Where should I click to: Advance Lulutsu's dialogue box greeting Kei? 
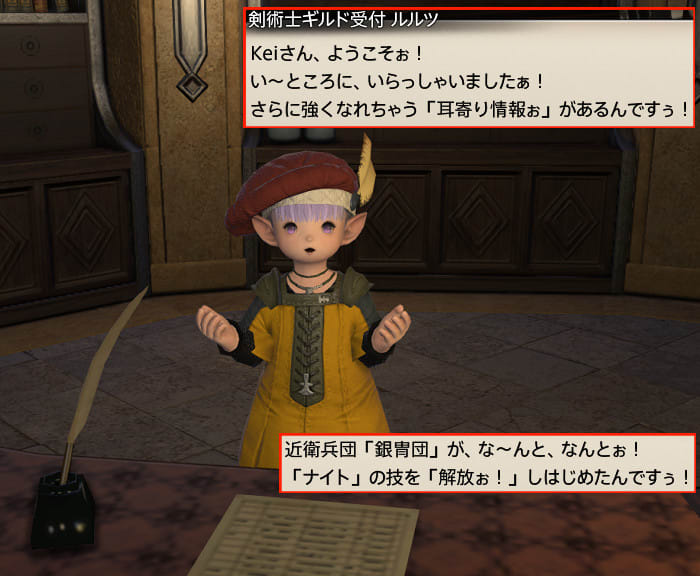pos(469,78)
